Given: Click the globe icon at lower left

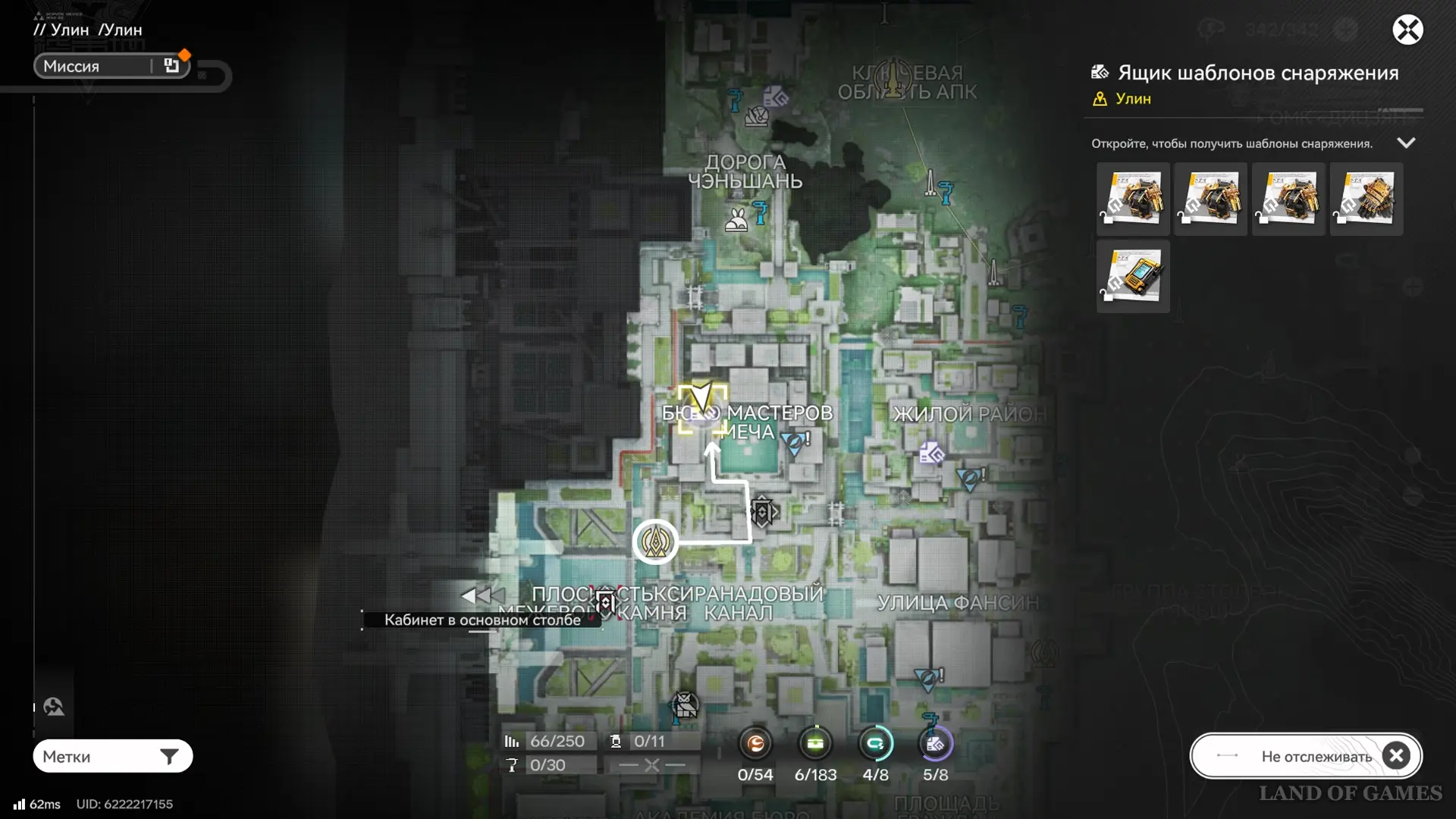Looking at the screenshot, I should click(x=53, y=707).
